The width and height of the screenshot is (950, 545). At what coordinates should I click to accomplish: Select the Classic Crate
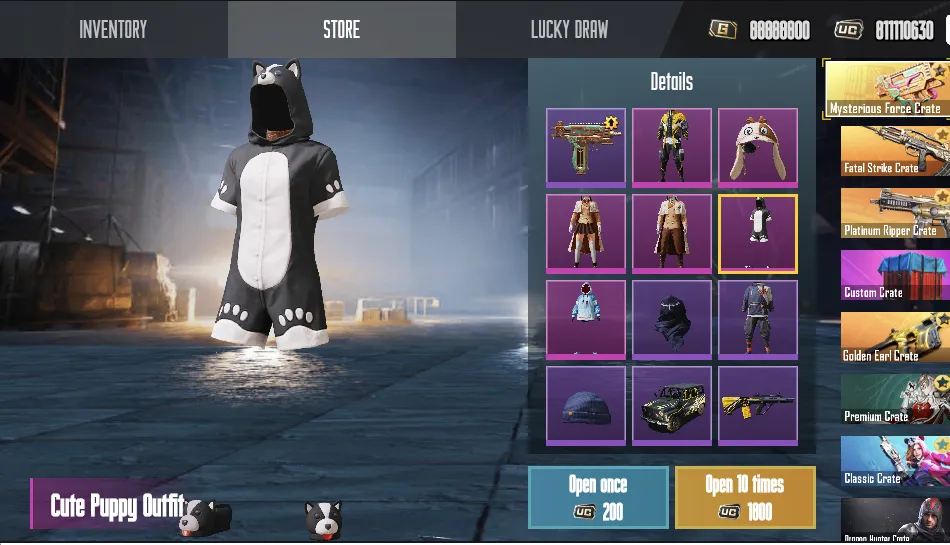(x=894, y=461)
